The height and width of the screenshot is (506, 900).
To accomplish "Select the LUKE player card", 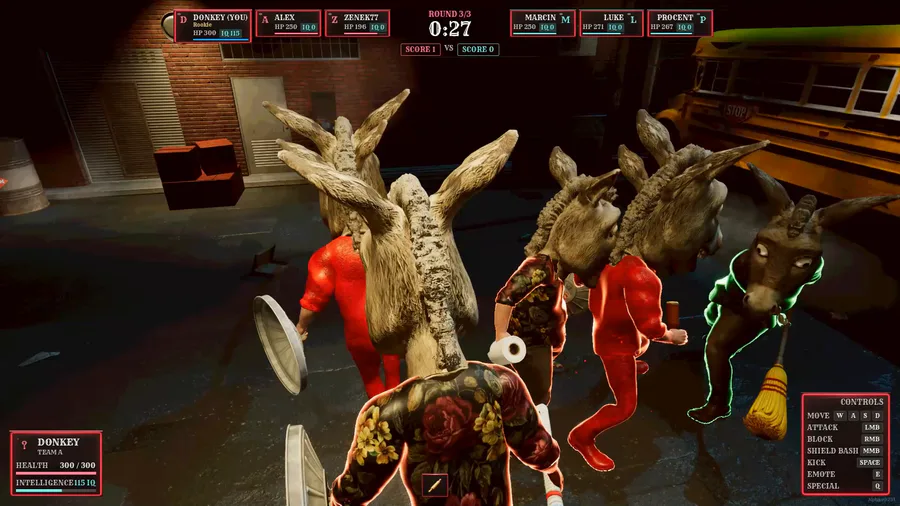I will pyautogui.click(x=611, y=23).
